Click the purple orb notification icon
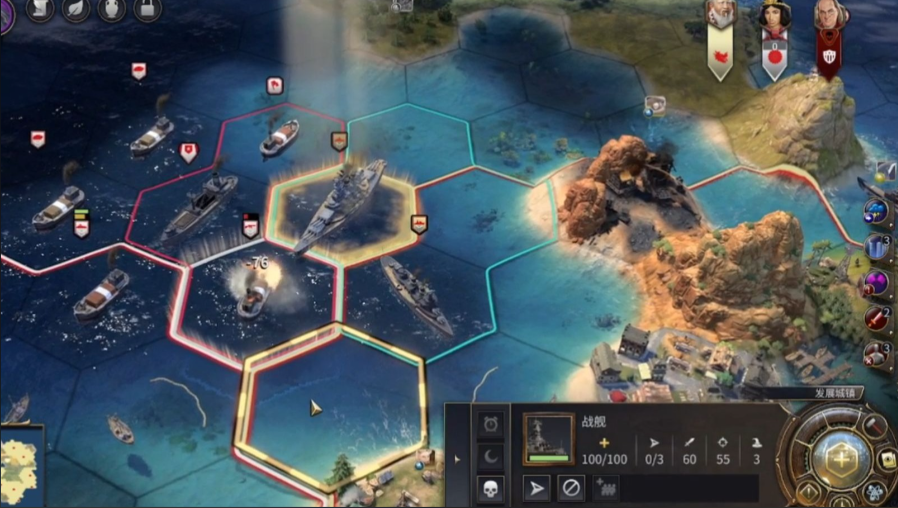 pyautogui.click(x=876, y=283)
